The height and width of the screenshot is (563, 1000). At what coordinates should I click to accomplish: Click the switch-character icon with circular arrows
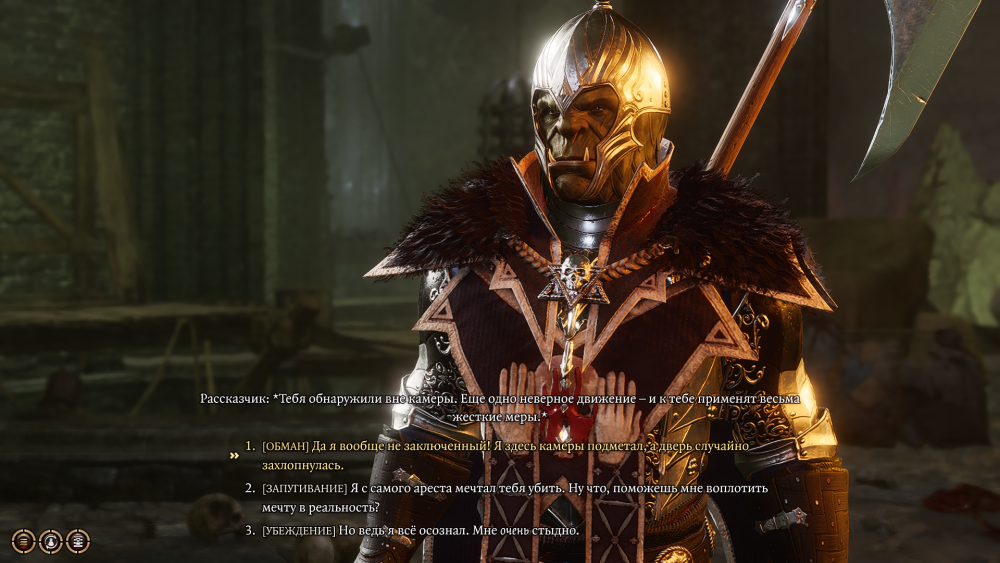click(x=50, y=541)
